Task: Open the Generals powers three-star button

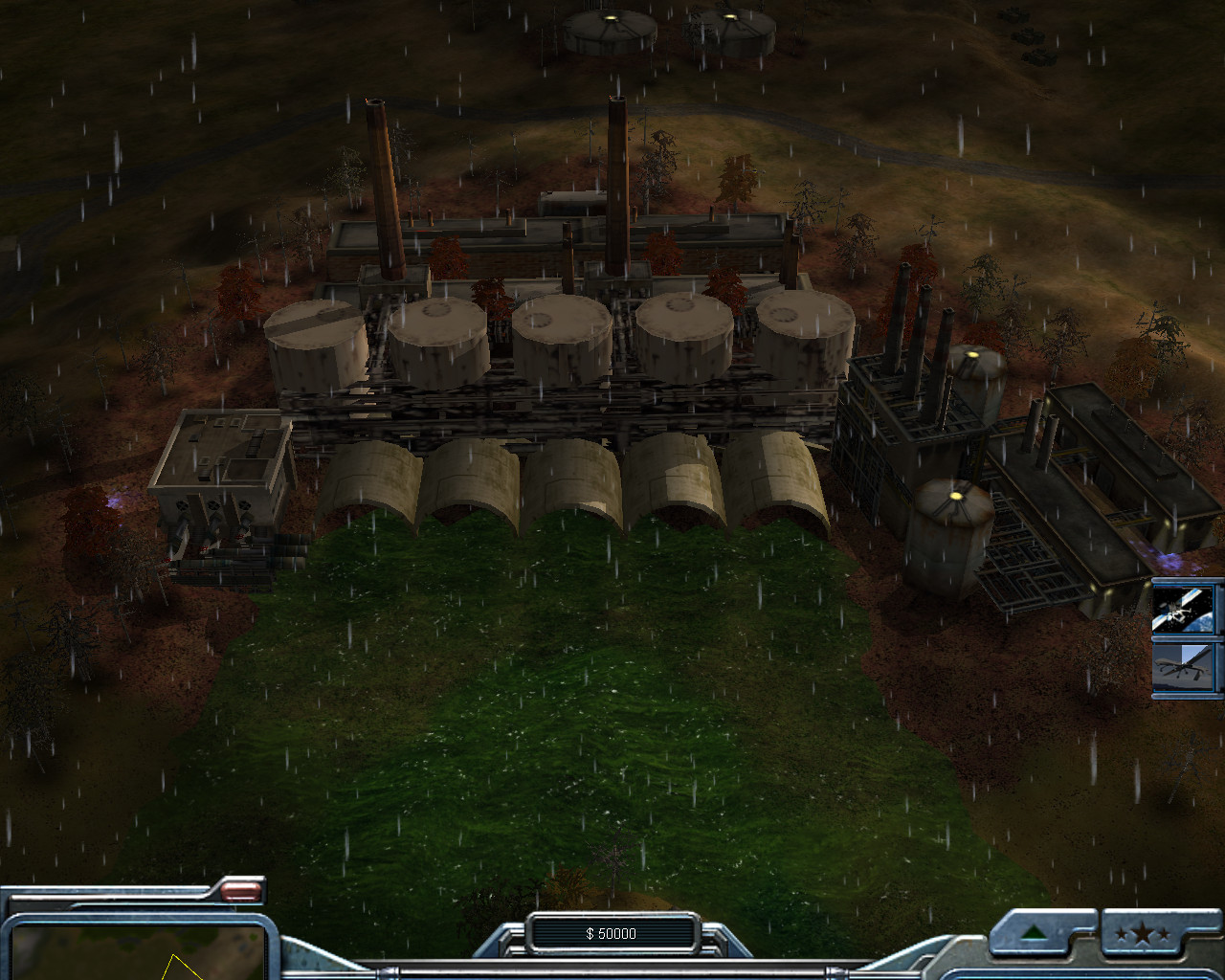Action: tap(1147, 935)
